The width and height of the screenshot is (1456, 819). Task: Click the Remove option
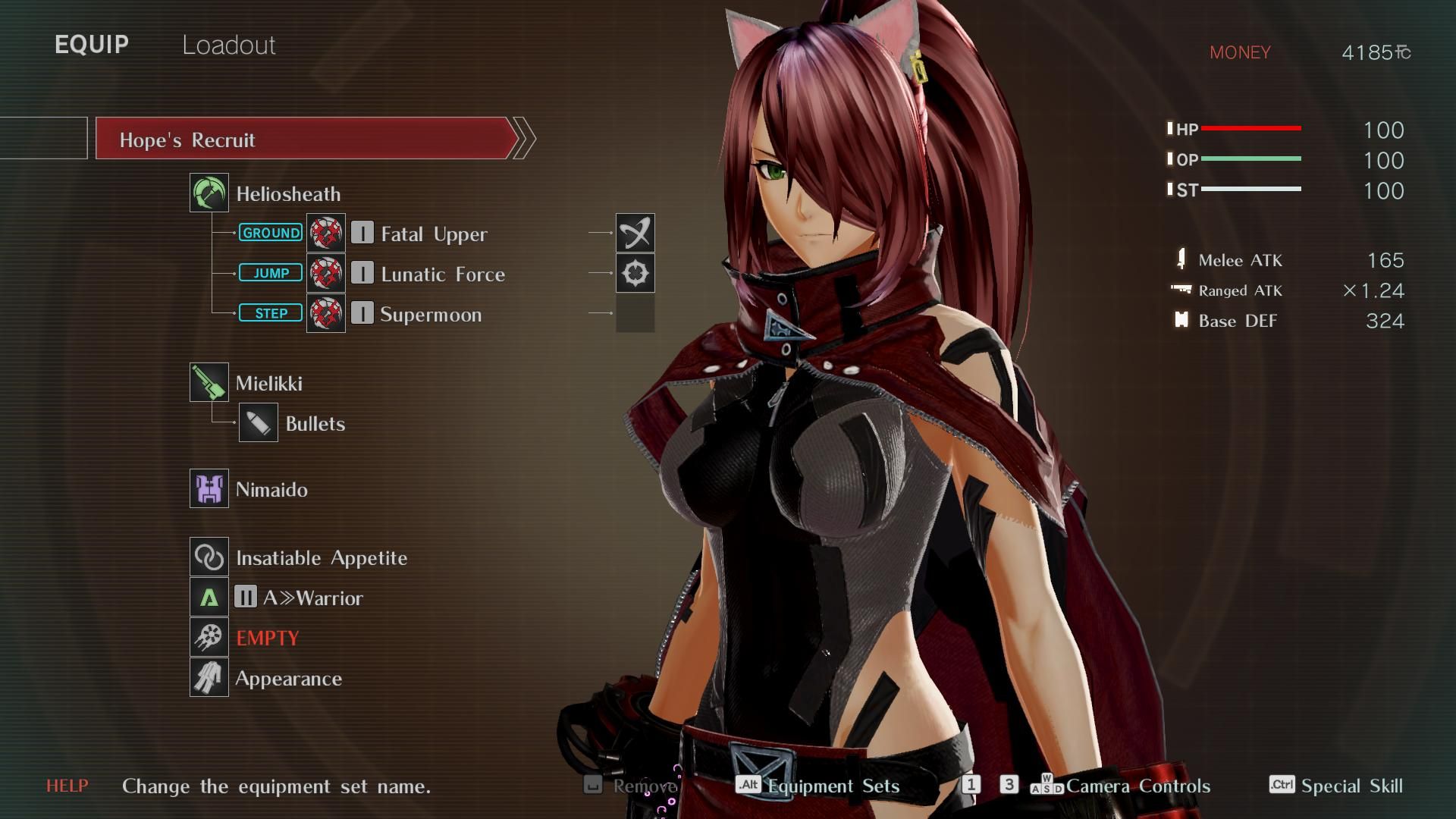[643, 786]
